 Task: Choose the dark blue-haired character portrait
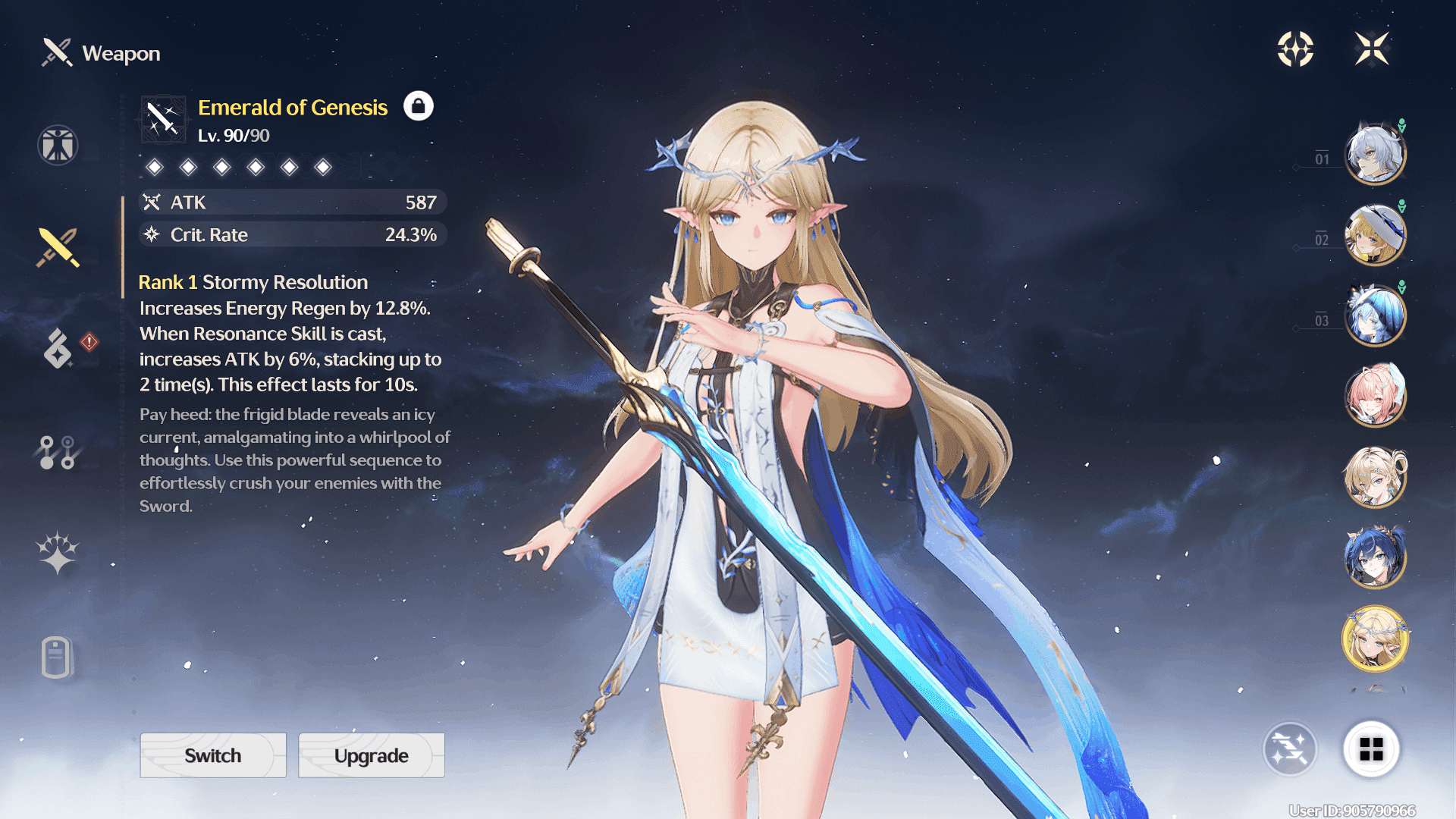[x=1375, y=557]
